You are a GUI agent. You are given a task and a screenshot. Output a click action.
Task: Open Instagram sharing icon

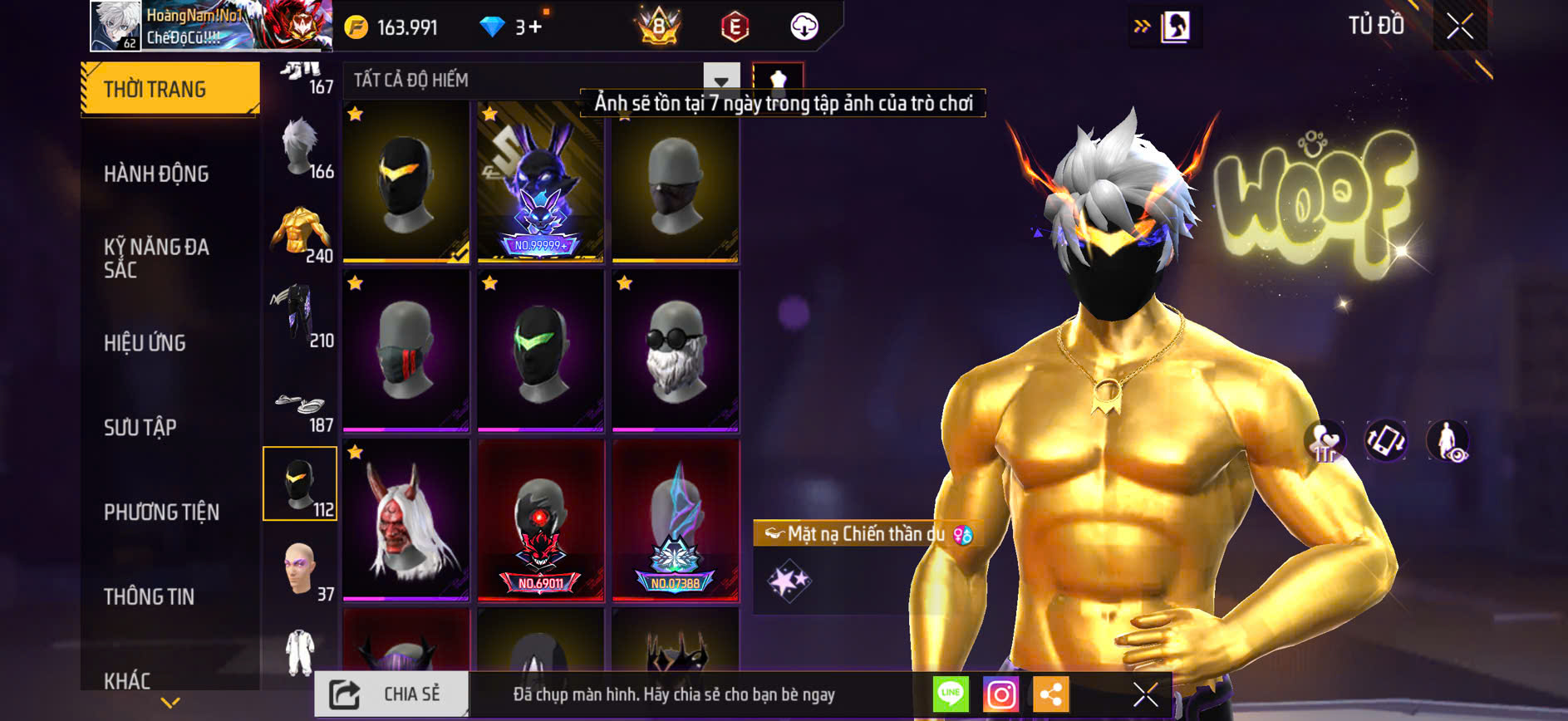[1001, 694]
